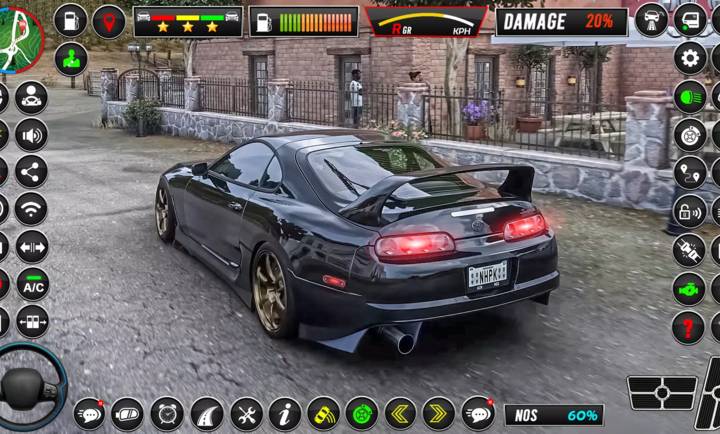Tap the car door lock icon

(689, 211)
